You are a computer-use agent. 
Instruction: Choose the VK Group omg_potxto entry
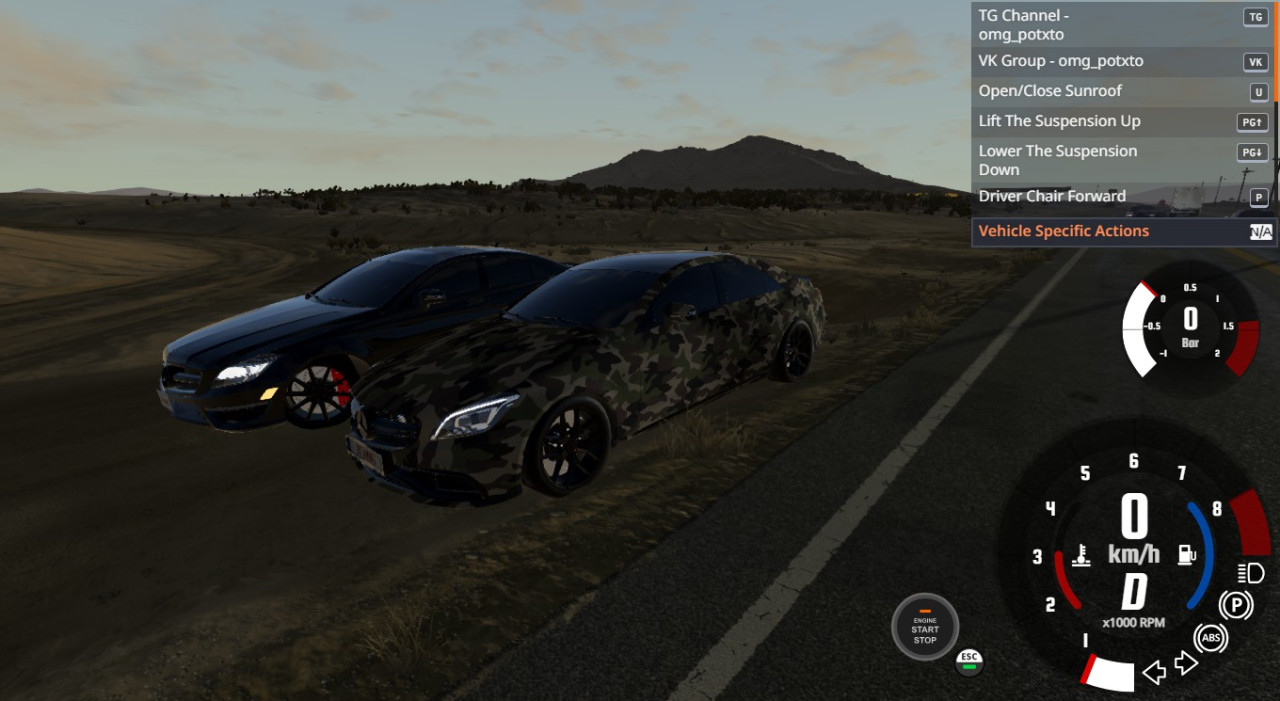[1100, 61]
